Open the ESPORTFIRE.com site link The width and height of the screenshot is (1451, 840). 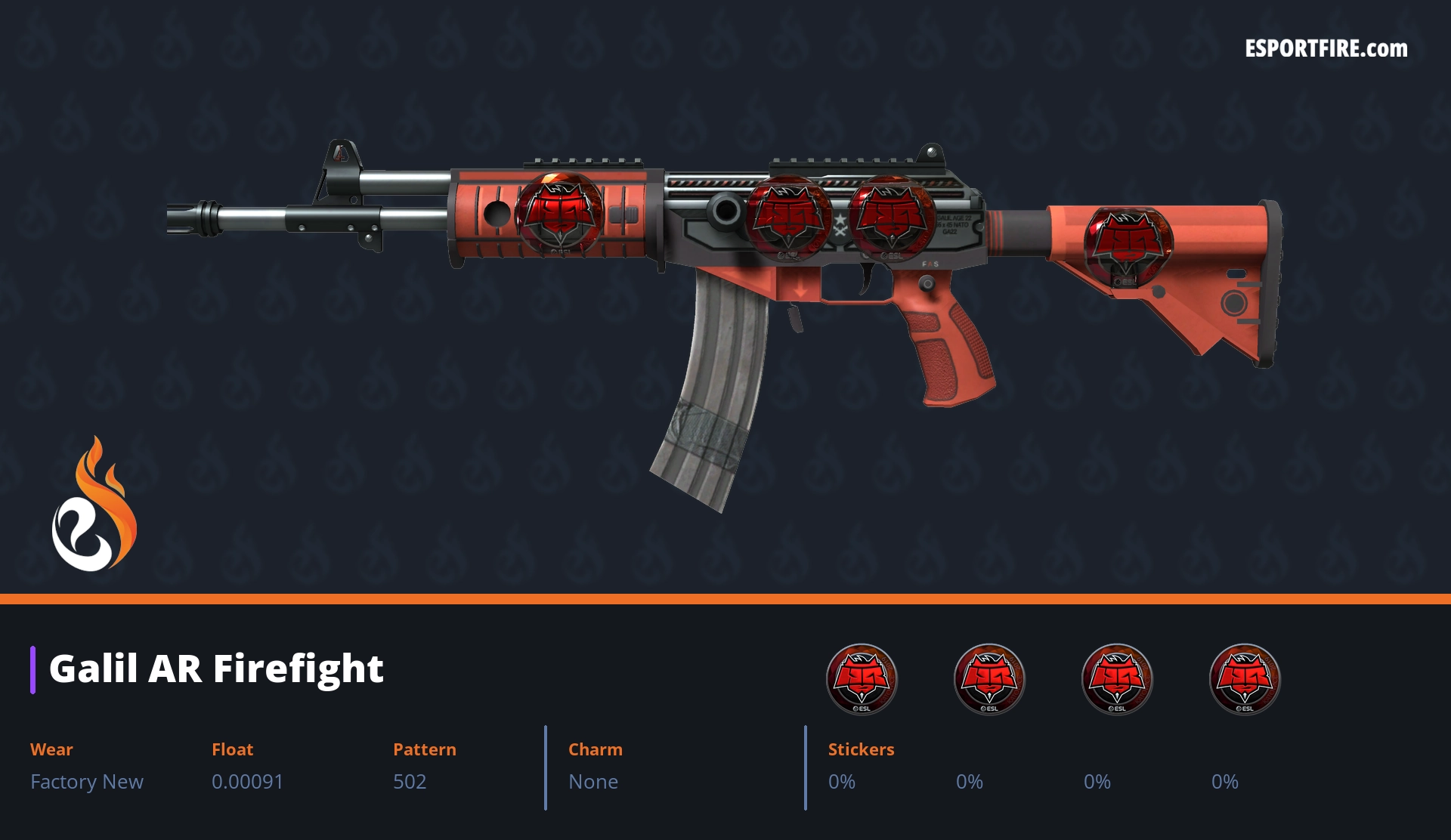(1326, 49)
